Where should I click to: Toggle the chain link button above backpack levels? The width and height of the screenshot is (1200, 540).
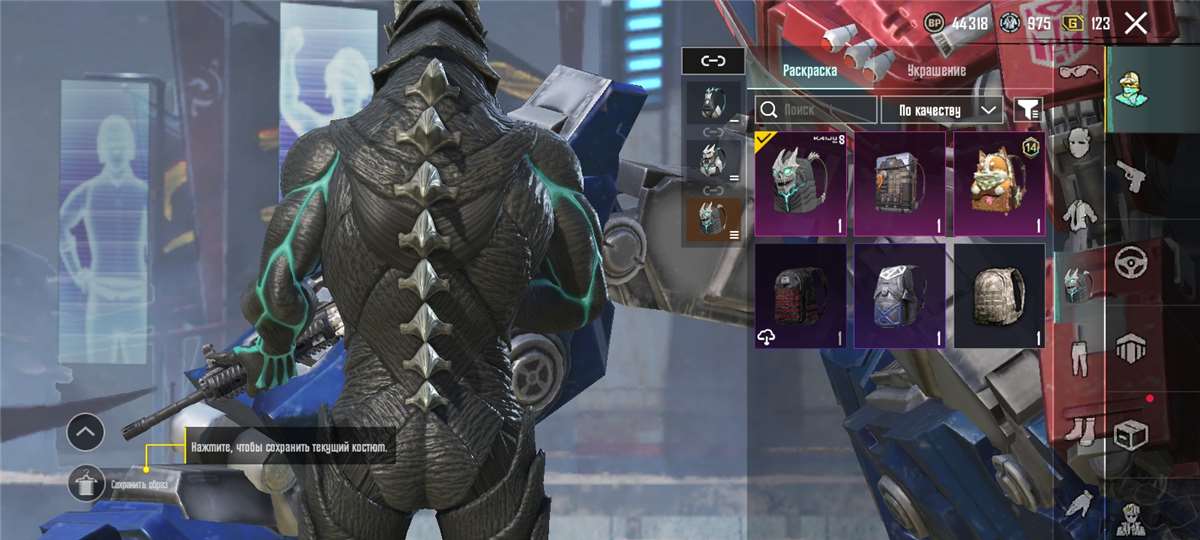coord(713,61)
